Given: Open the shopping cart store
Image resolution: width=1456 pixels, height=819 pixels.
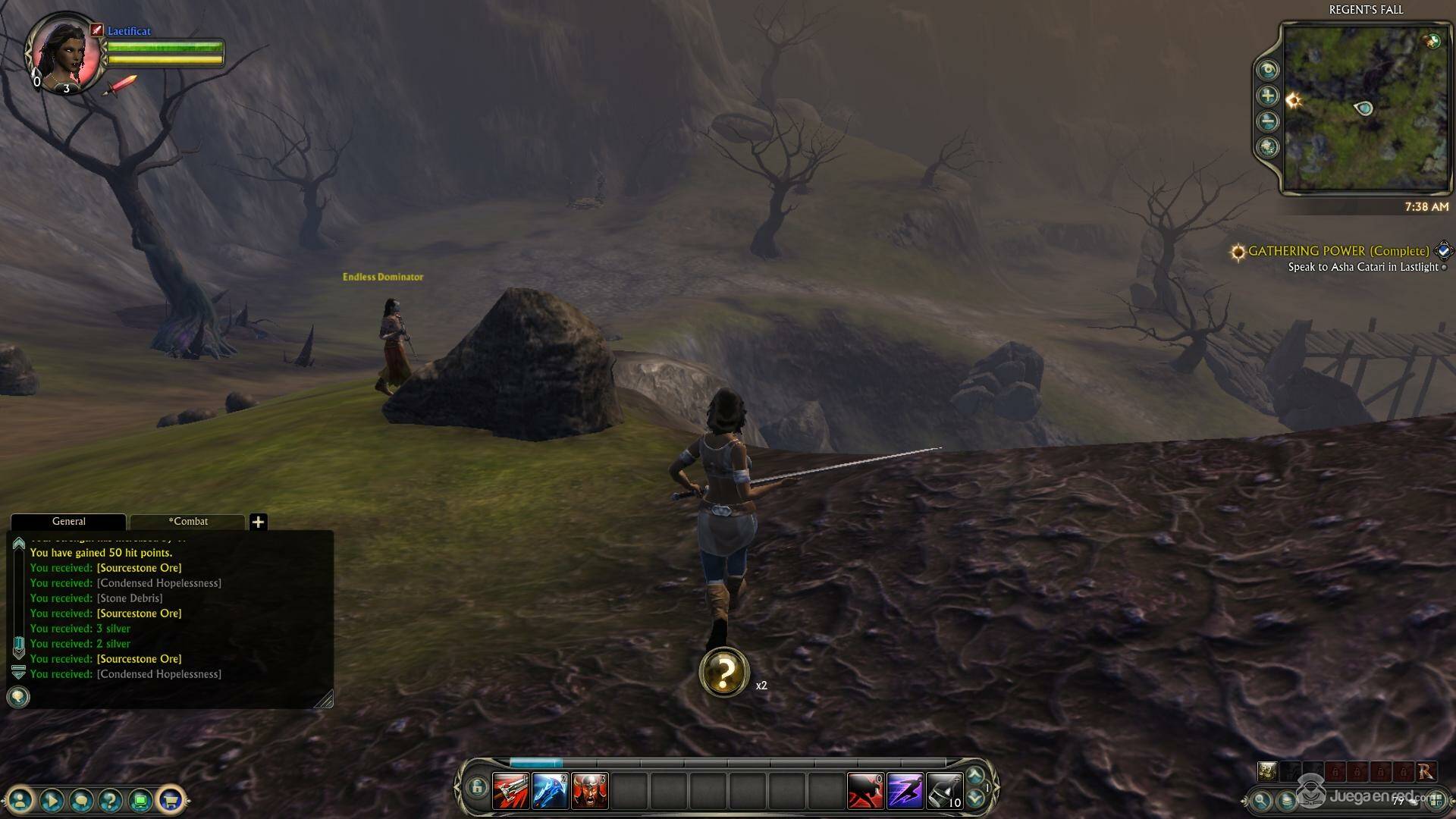Looking at the screenshot, I should click(x=170, y=799).
